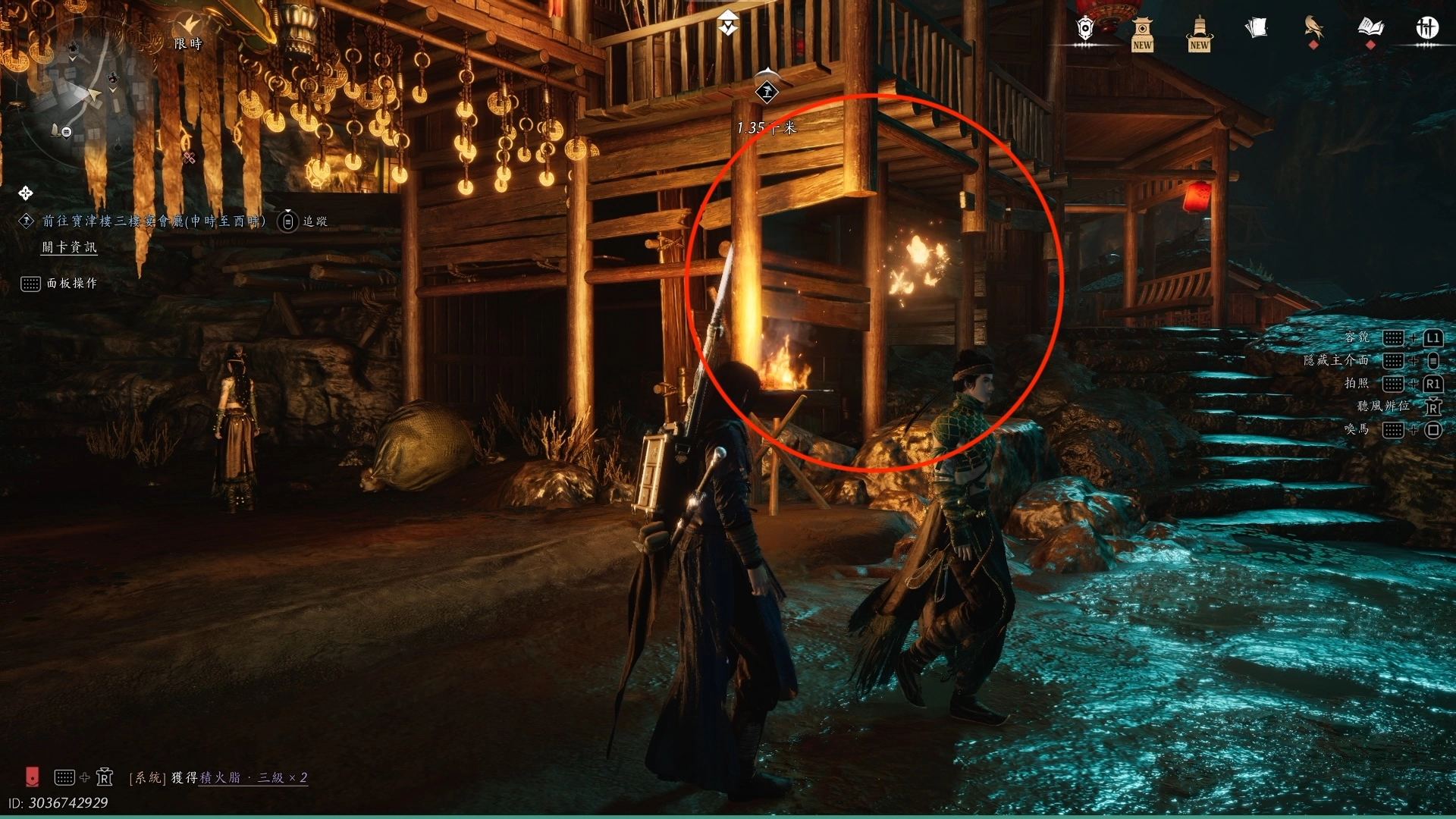
Task: Open the stacked papers icon
Action: (x=1257, y=29)
